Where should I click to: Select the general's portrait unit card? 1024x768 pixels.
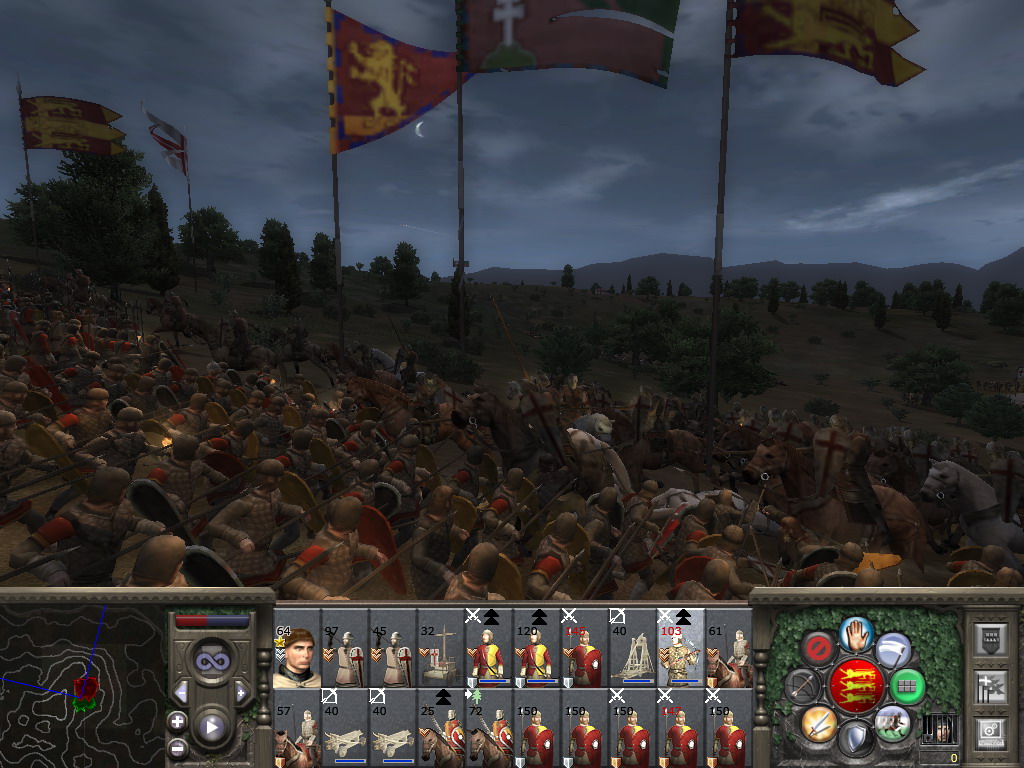(x=296, y=652)
